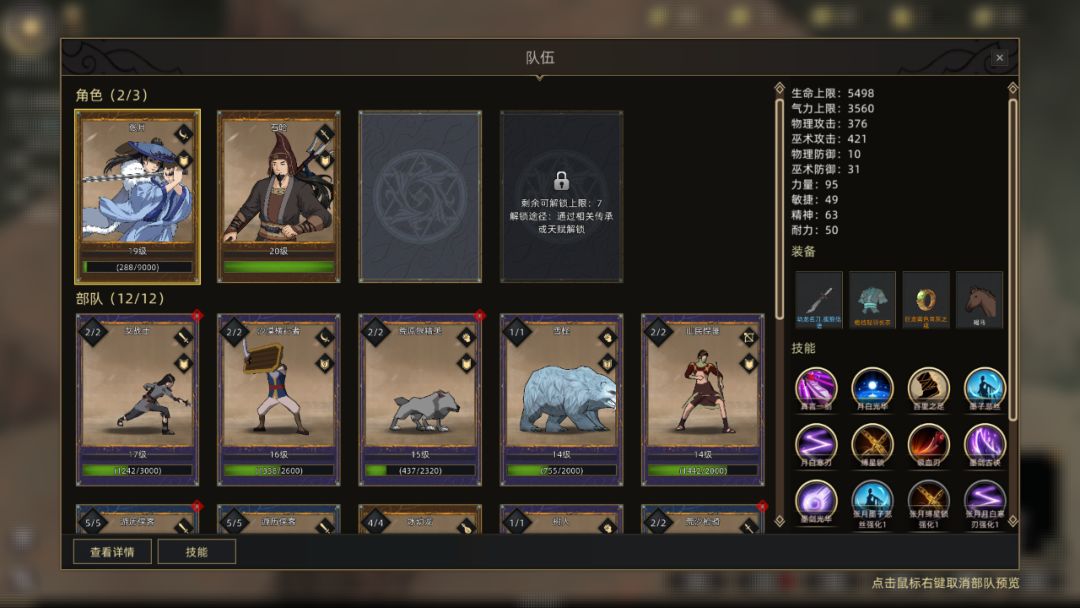This screenshot has height=608, width=1080.
Task: Close the 队伍 team window
Action: pos(999,58)
